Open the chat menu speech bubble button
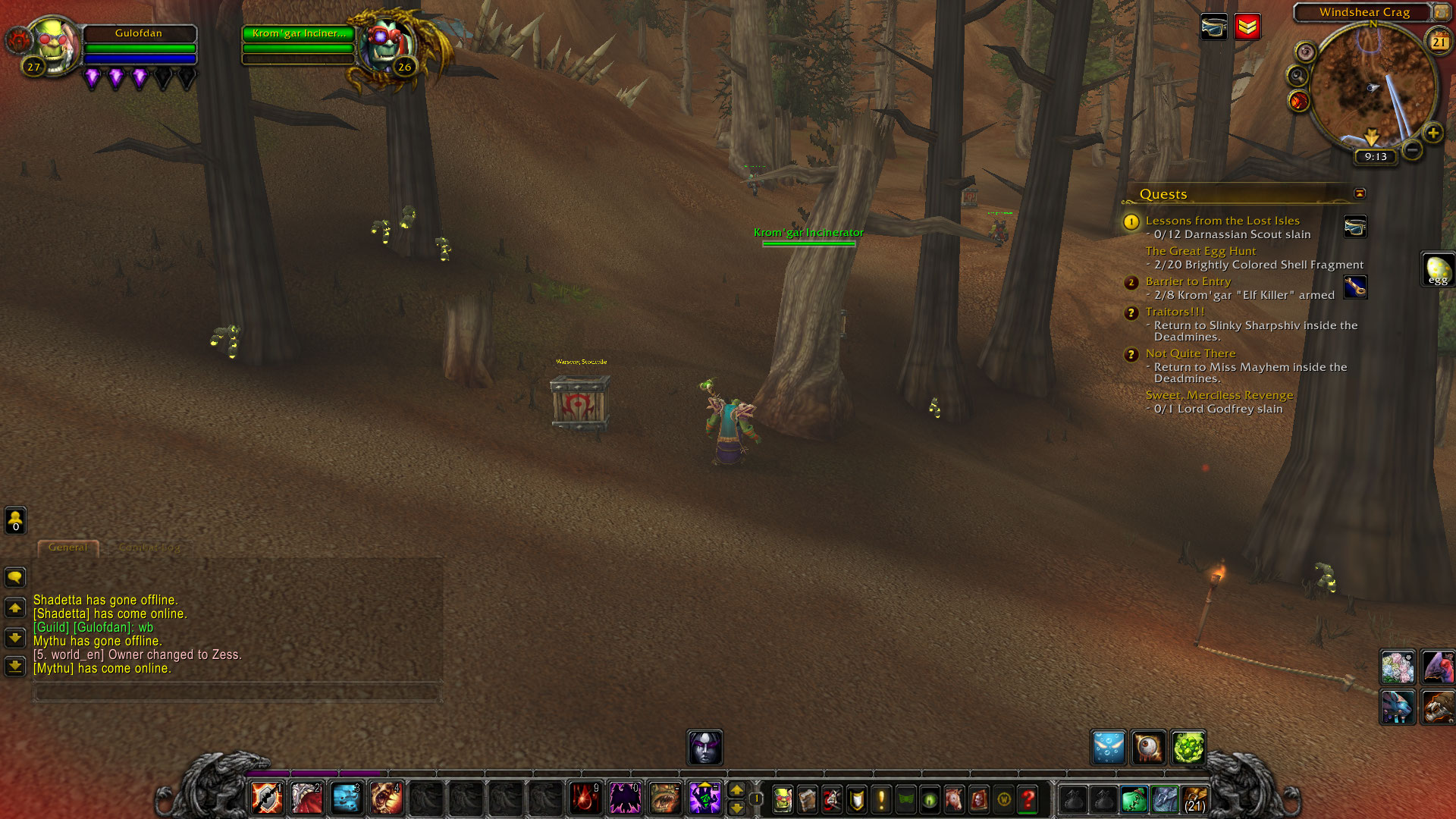This screenshot has height=819, width=1456. point(15,578)
